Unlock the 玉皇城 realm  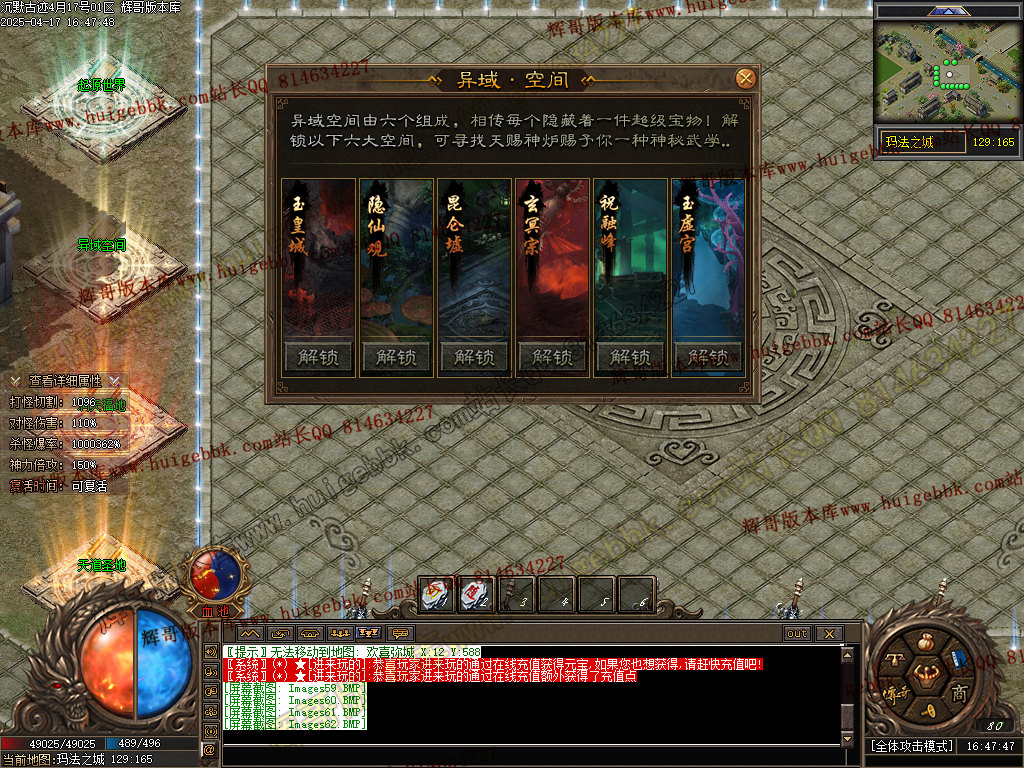pyautogui.click(x=317, y=357)
